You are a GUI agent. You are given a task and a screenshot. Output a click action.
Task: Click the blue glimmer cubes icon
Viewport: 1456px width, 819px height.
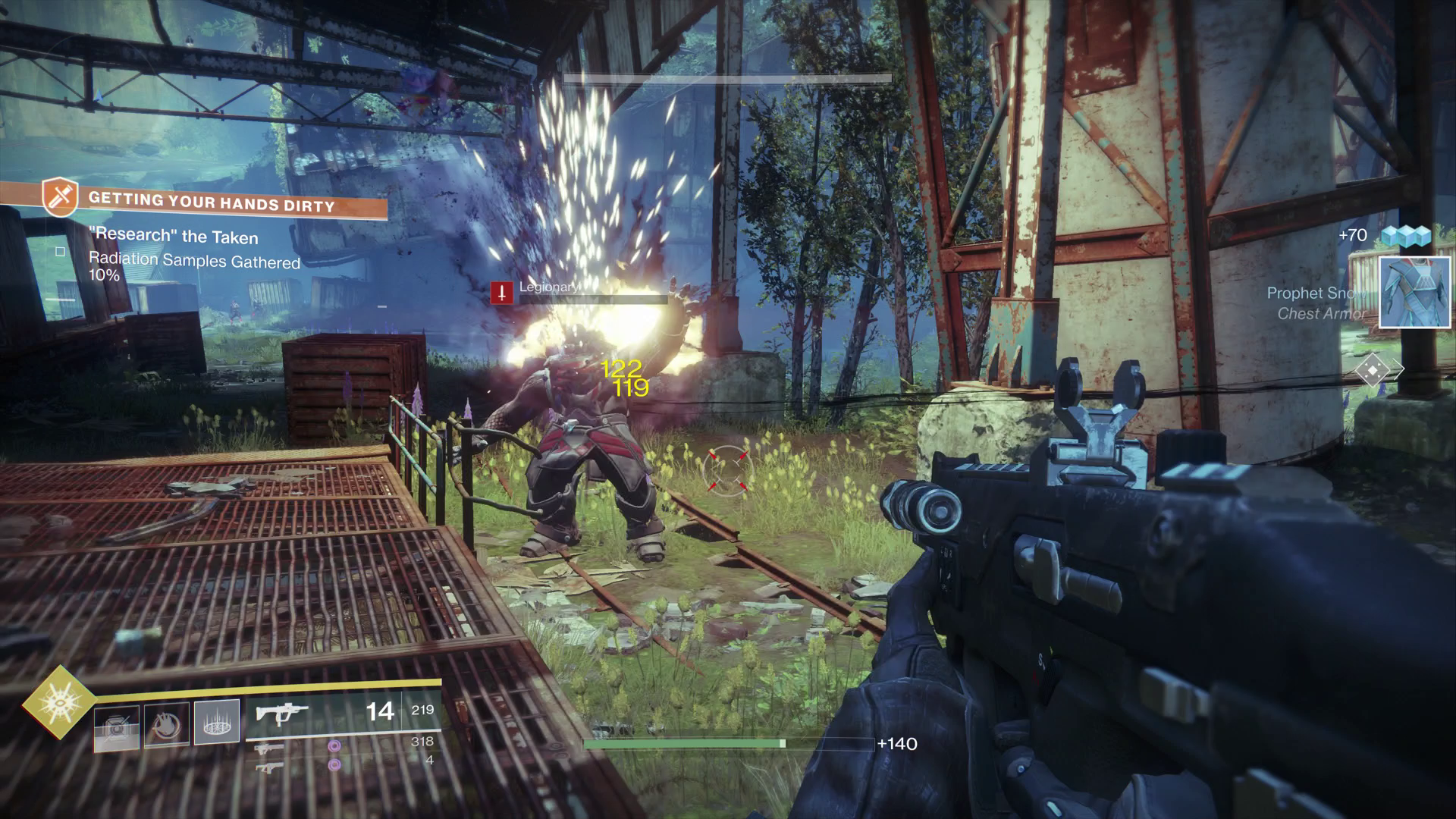pyautogui.click(x=1405, y=236)
